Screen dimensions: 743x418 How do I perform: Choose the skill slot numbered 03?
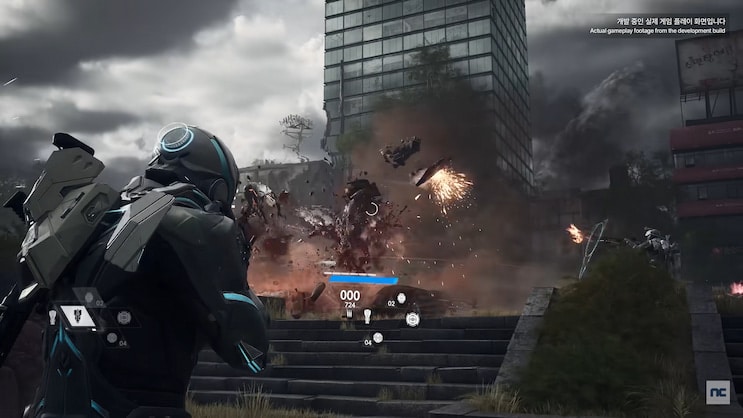[88, 300]
